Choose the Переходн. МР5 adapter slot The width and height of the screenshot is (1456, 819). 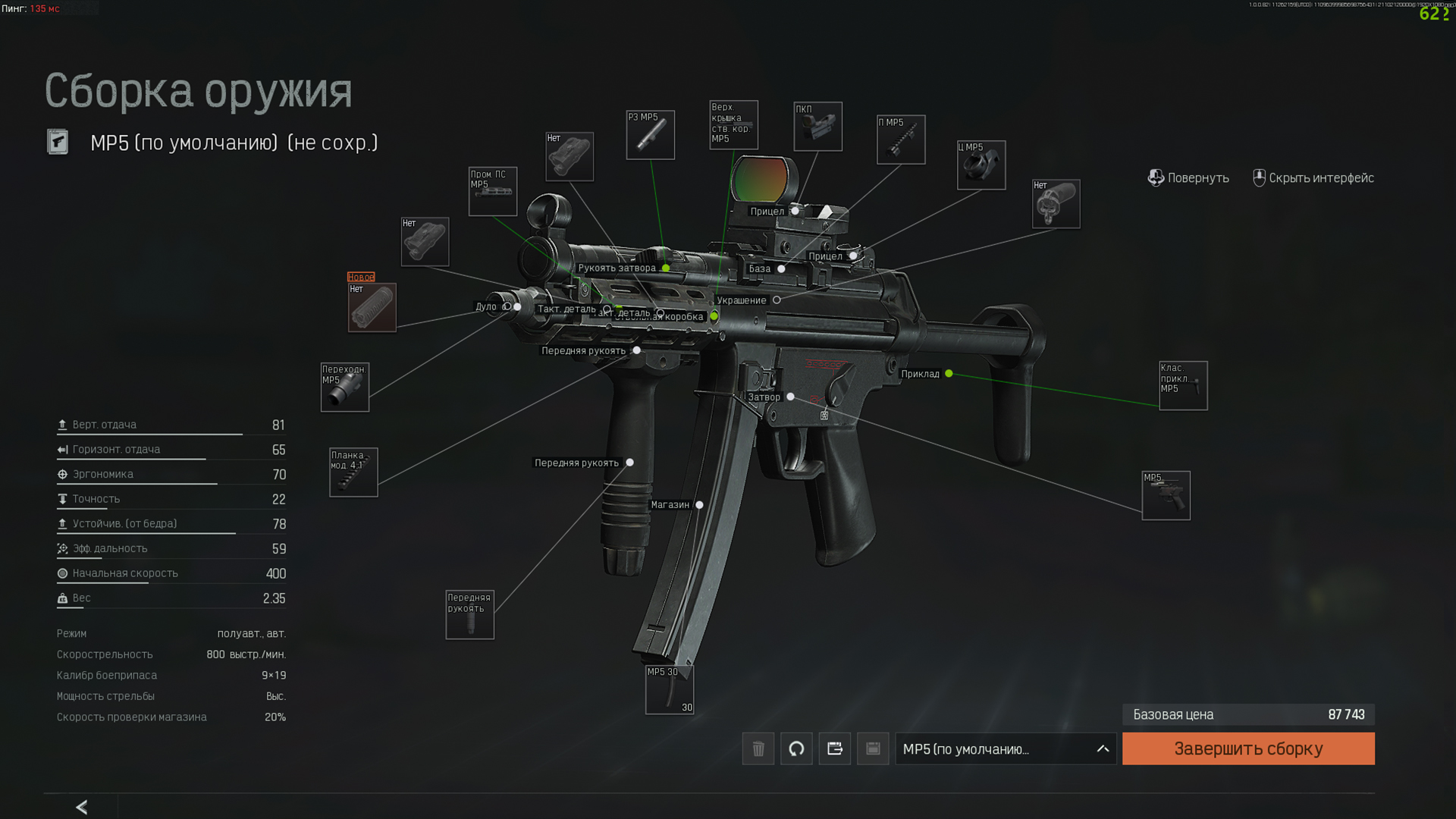point(344,387)
